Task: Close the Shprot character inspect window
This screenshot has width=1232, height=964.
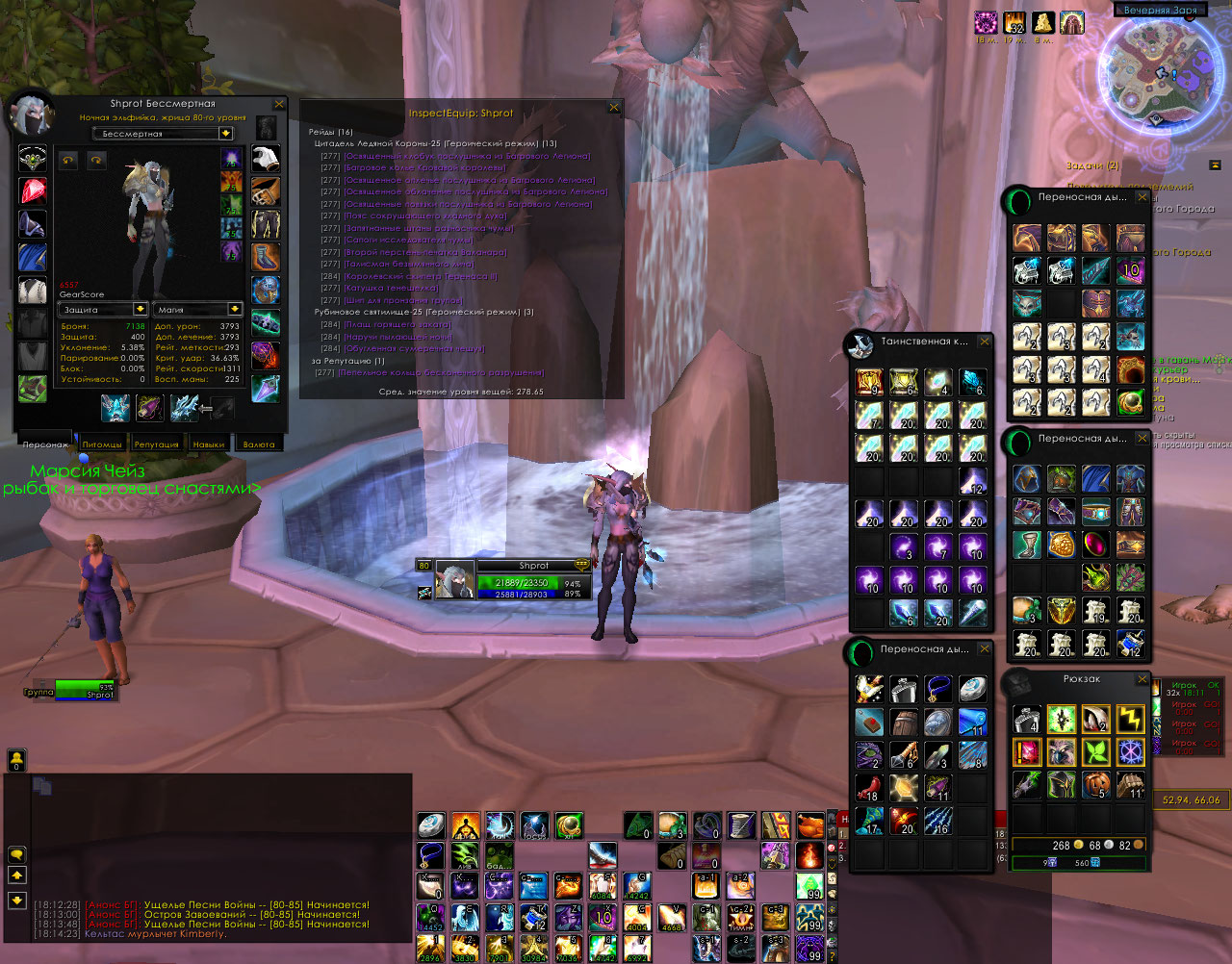Action: coord(279,104)
